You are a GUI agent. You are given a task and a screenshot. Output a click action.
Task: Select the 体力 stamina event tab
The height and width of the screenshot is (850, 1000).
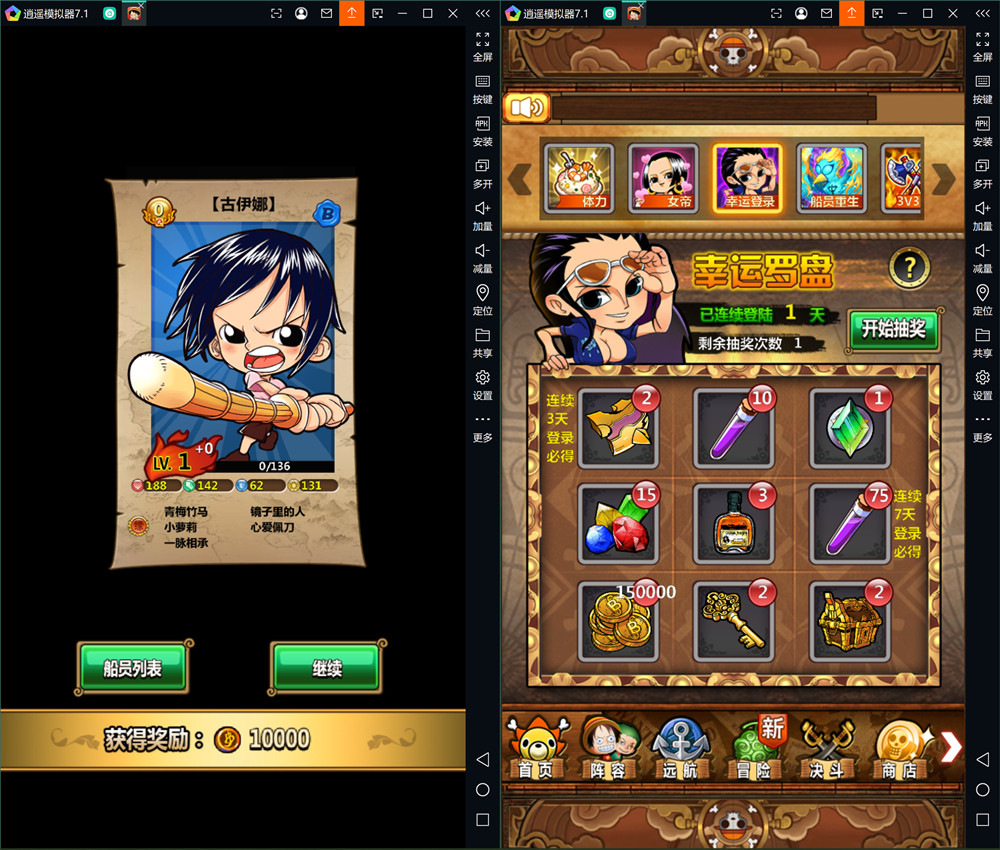pyautogui.click(x=579, y=179)
